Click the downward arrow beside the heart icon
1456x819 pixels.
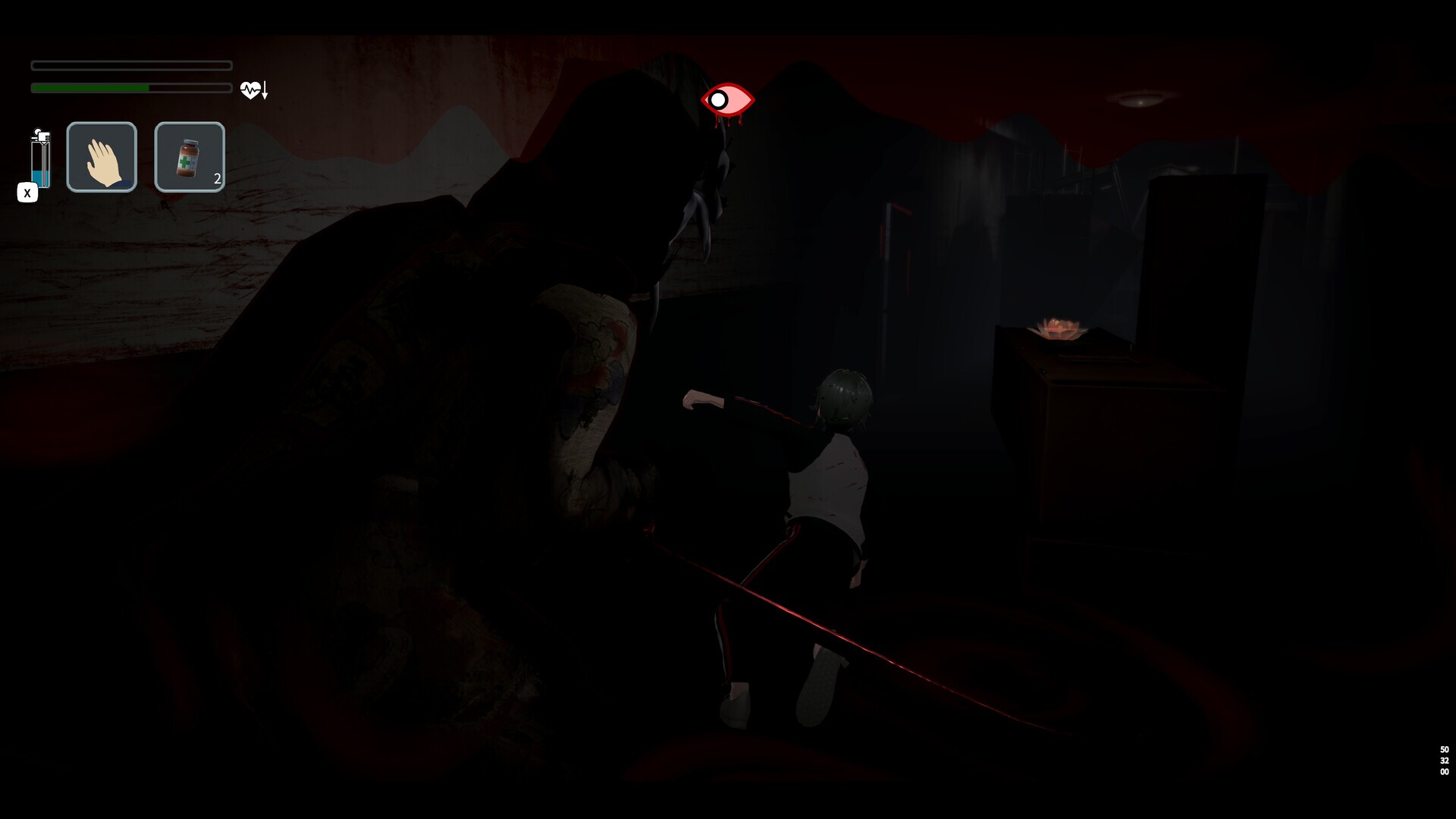(x=263, y=91)
